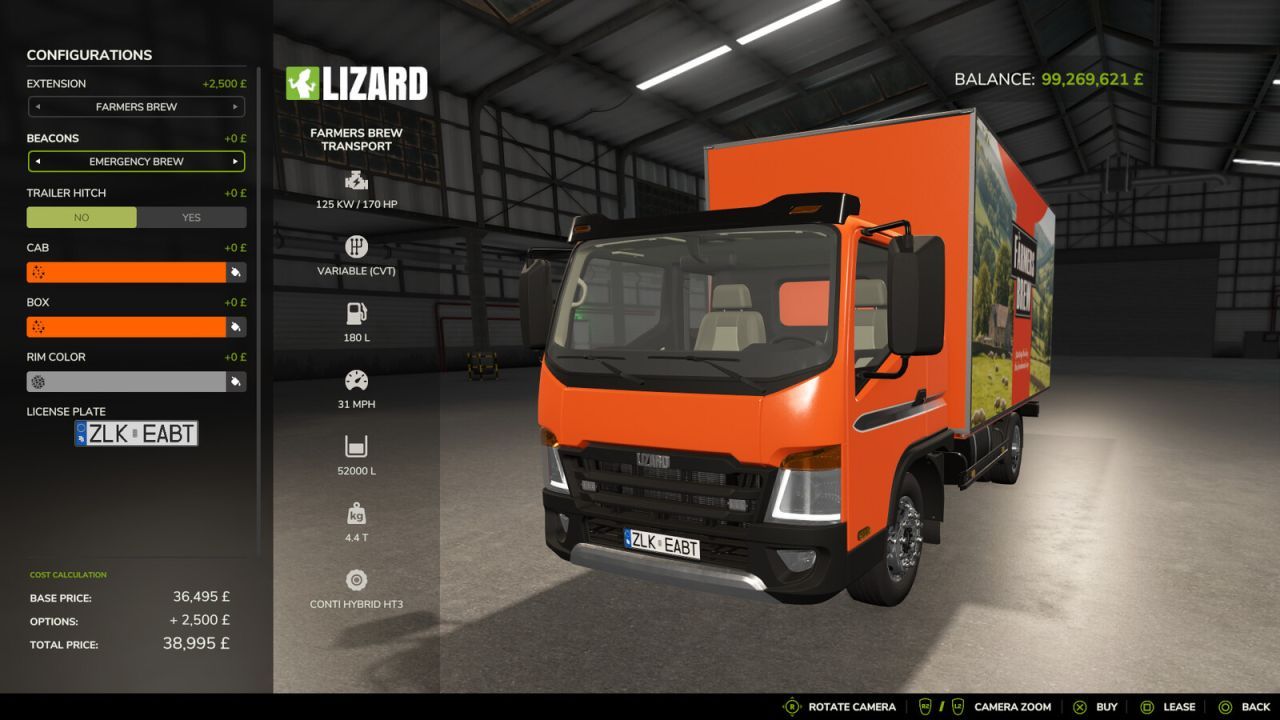Choose next Beacons option arrow
The image size is (1280, 720).
pyautogui.click(x=236, y=161)
